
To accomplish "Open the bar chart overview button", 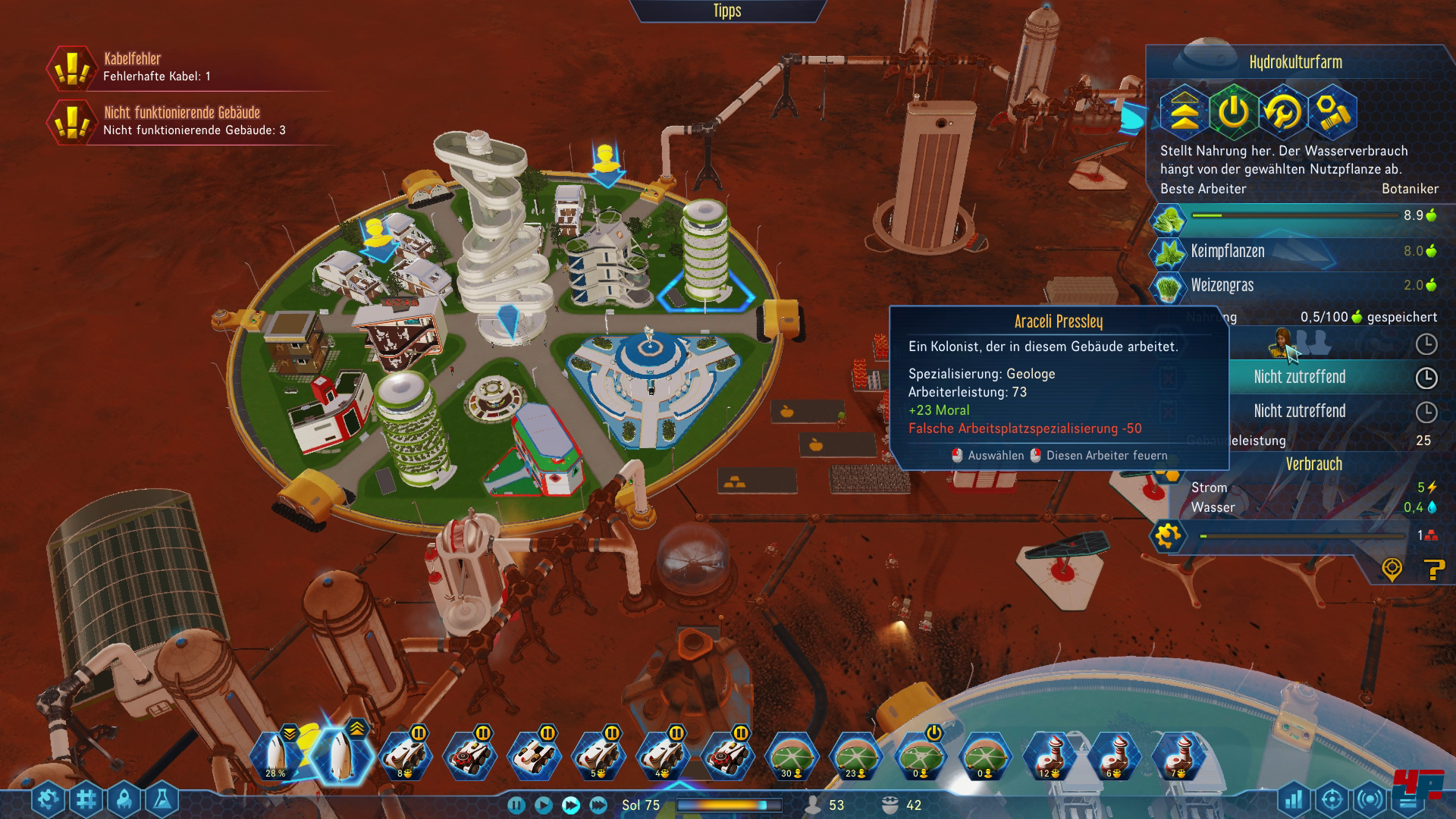I will [1294, 799].
